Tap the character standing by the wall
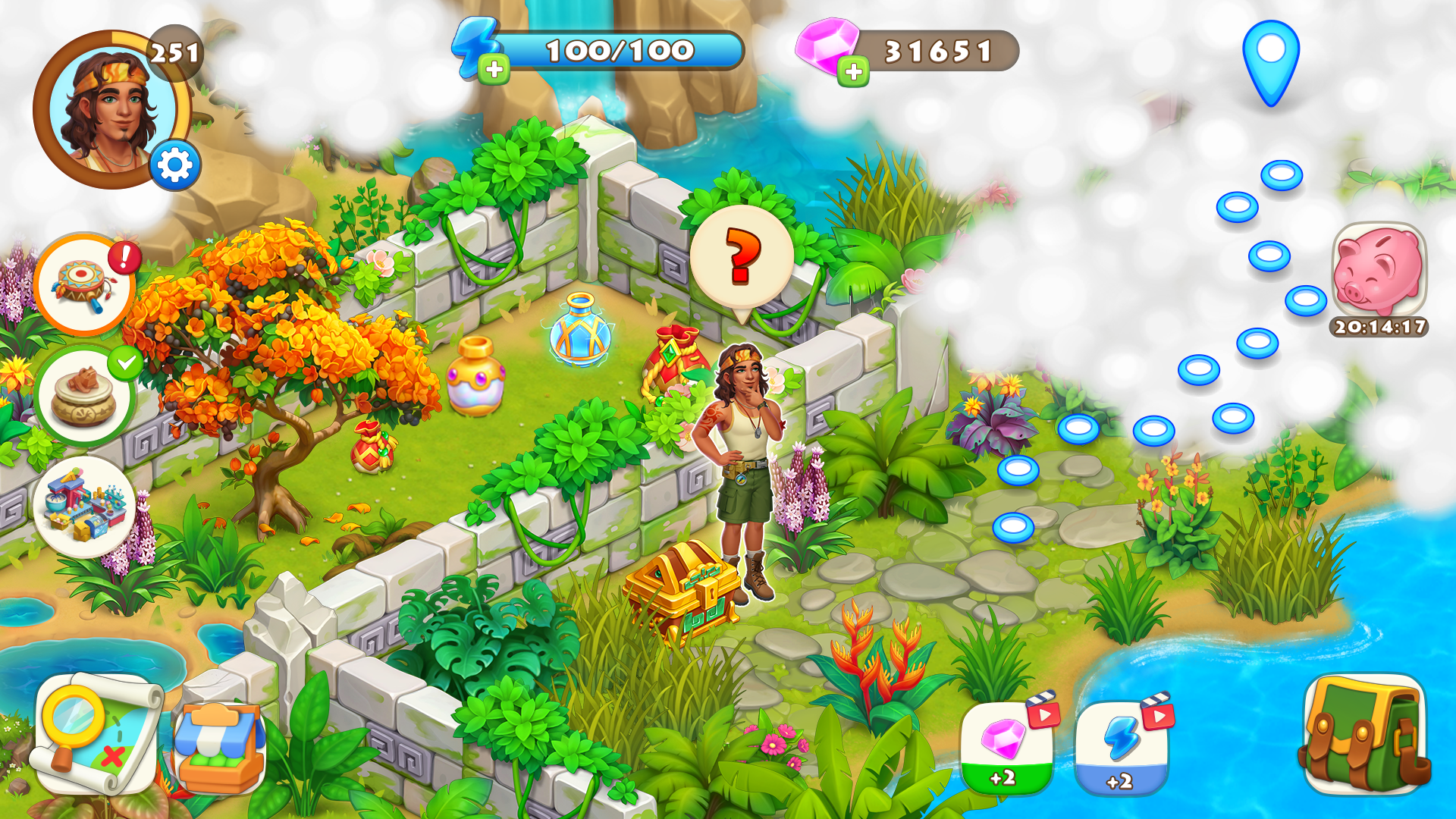Viewport: 1456px width, 819px height. tap(739, 470)
